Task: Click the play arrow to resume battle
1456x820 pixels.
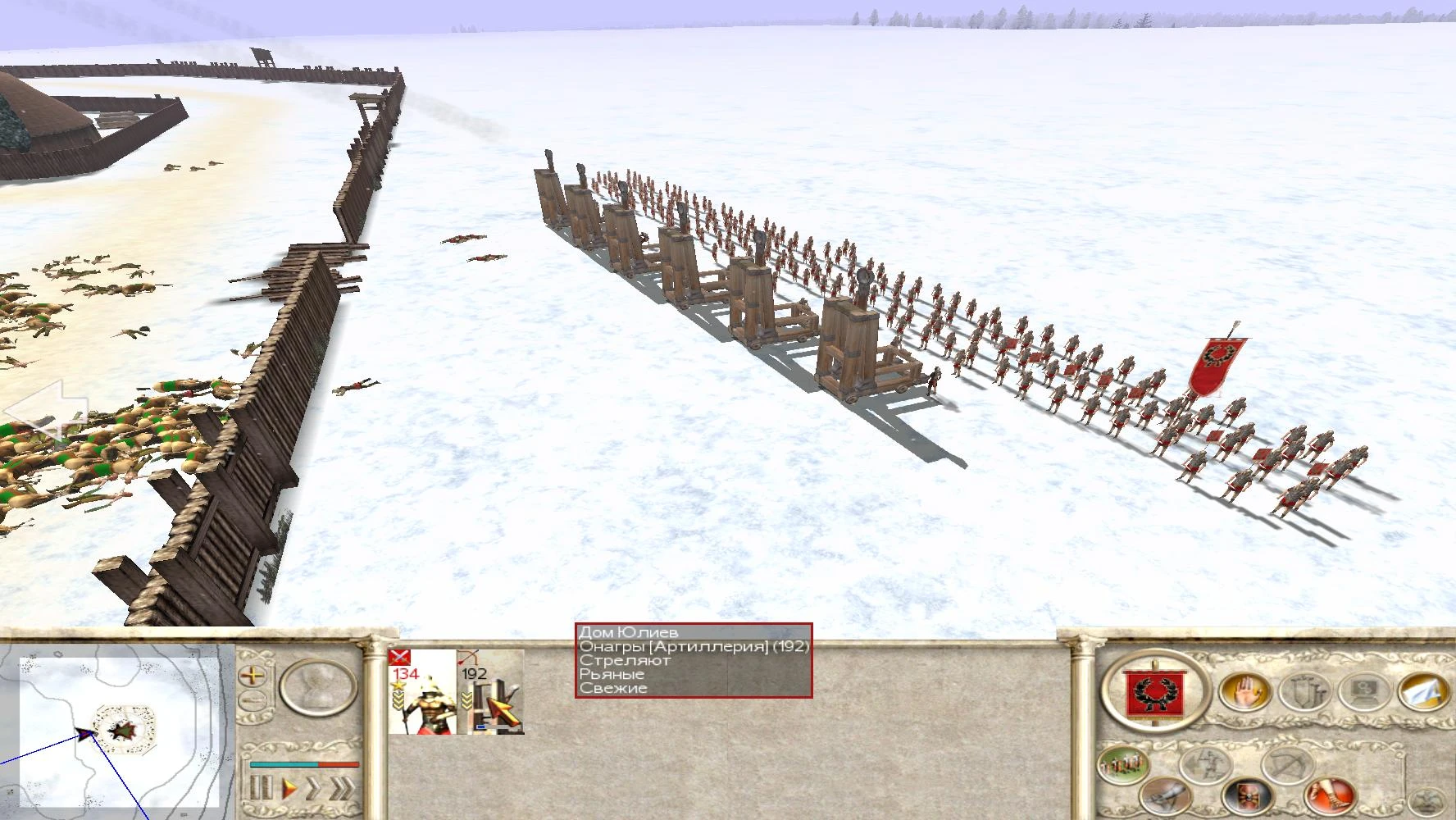Action: pyautogui.click(x=289, y=789)
